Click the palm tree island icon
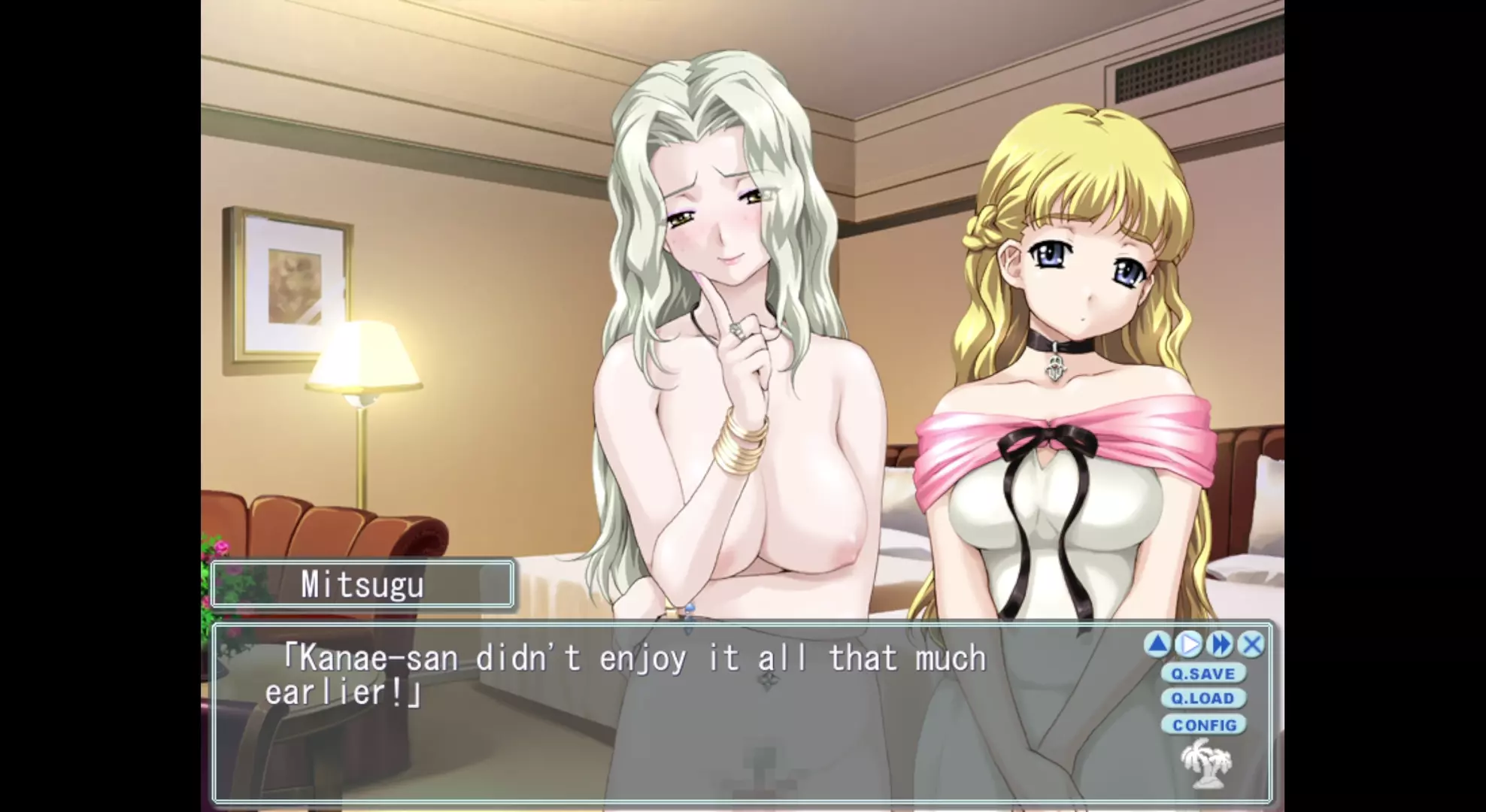Screen dimensions: 1486x812 (1205, 764)
